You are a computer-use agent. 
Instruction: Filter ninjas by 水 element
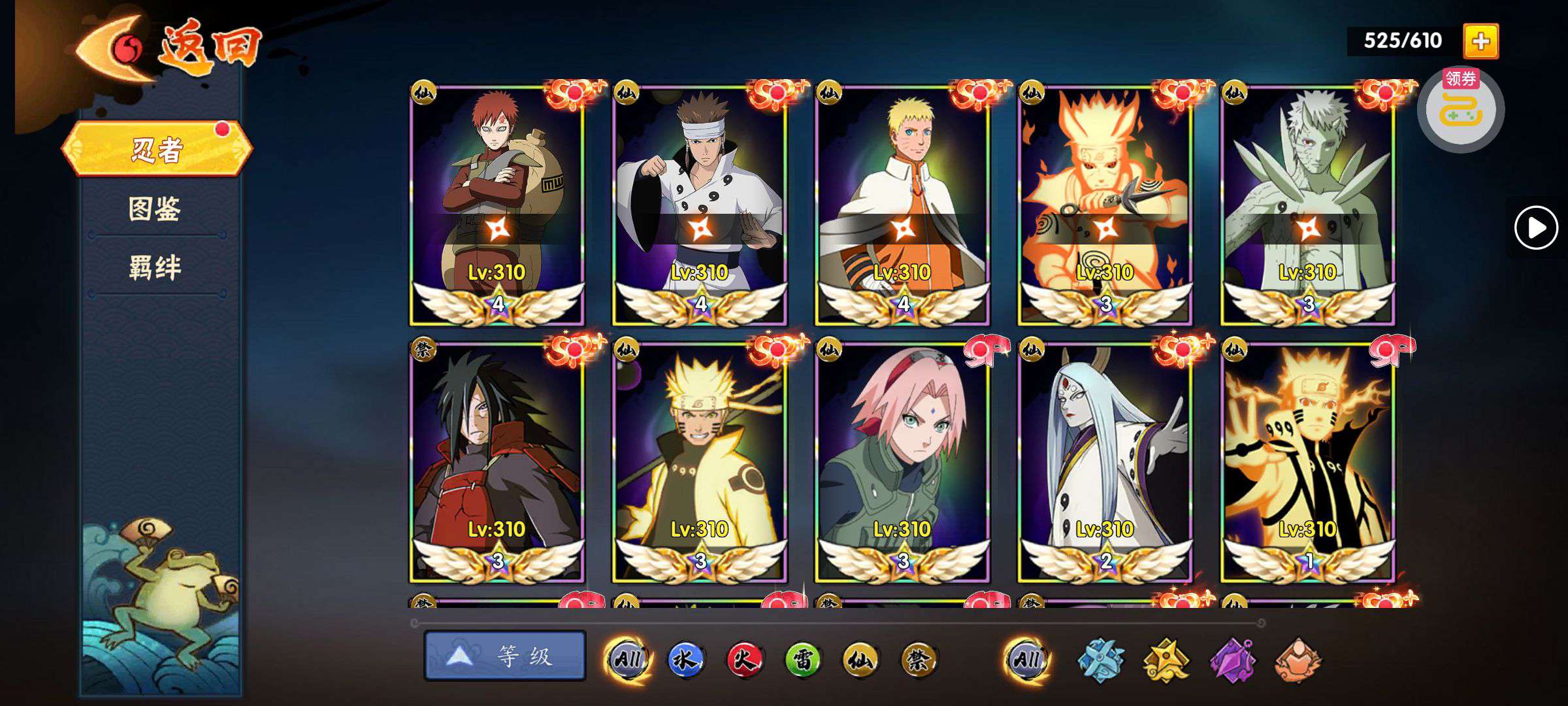coord(685,660)
